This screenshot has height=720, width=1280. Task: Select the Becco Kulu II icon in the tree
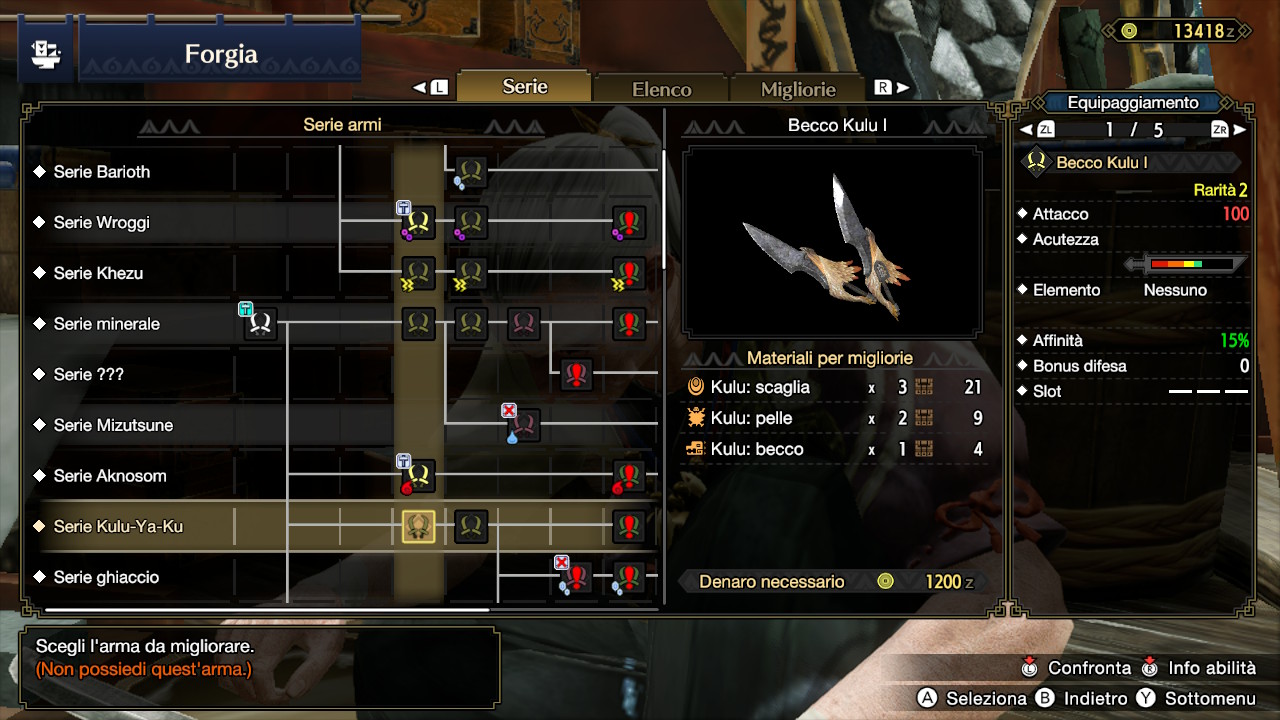click(470, 526)
